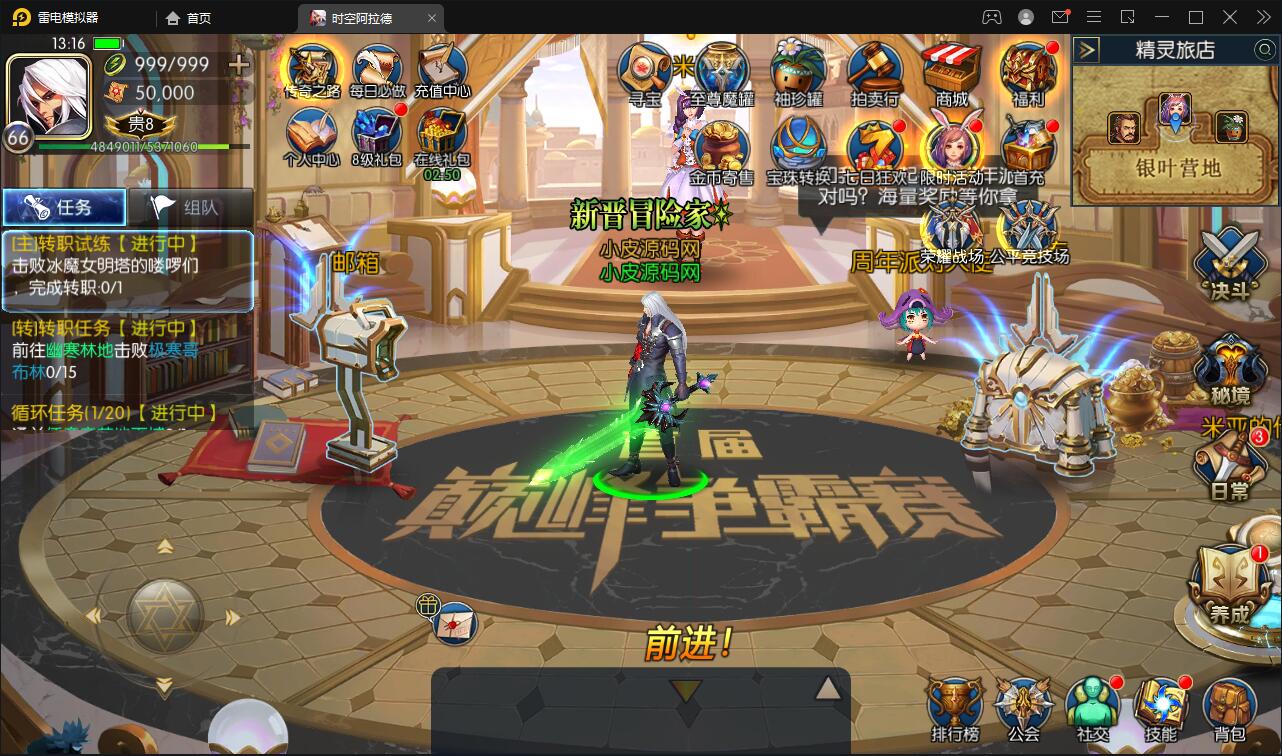Open the 任务 quest tab

tap(64, 207)
